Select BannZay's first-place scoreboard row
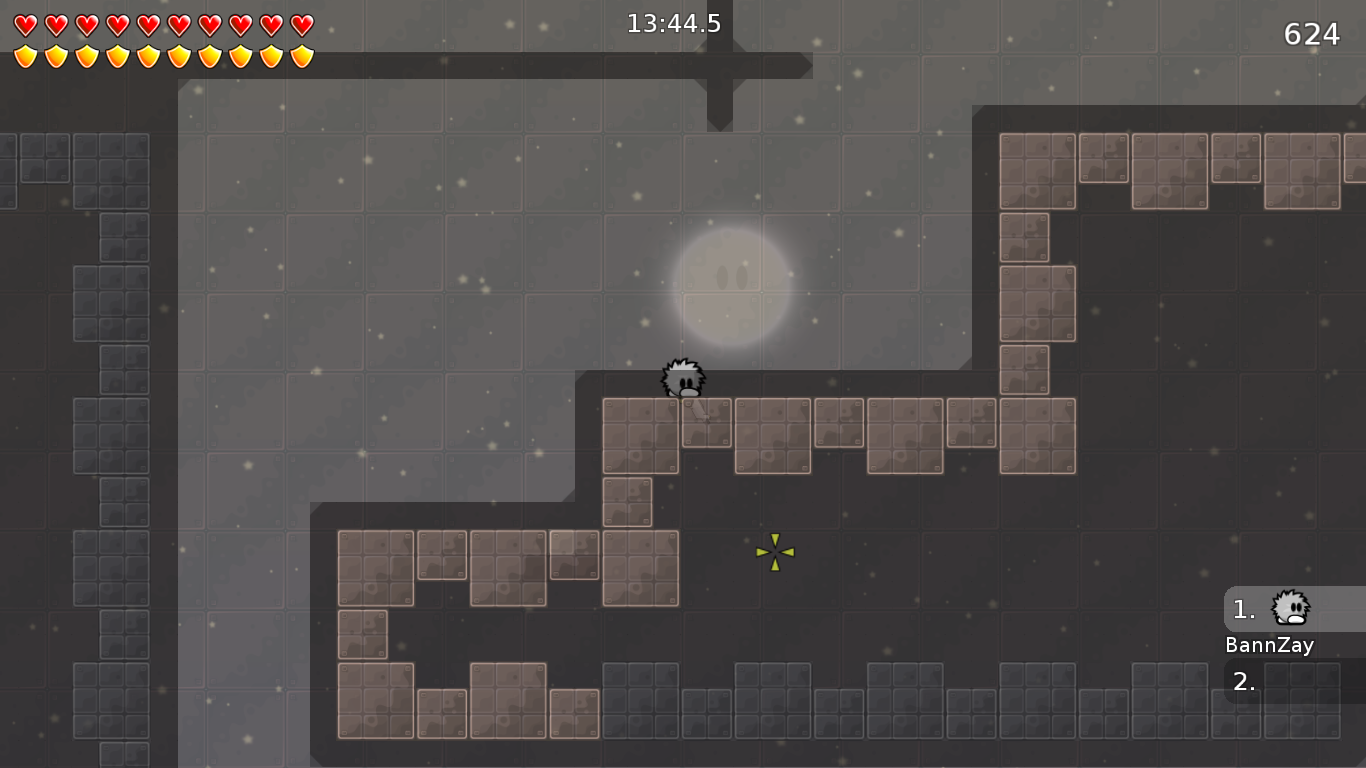 1294,609
